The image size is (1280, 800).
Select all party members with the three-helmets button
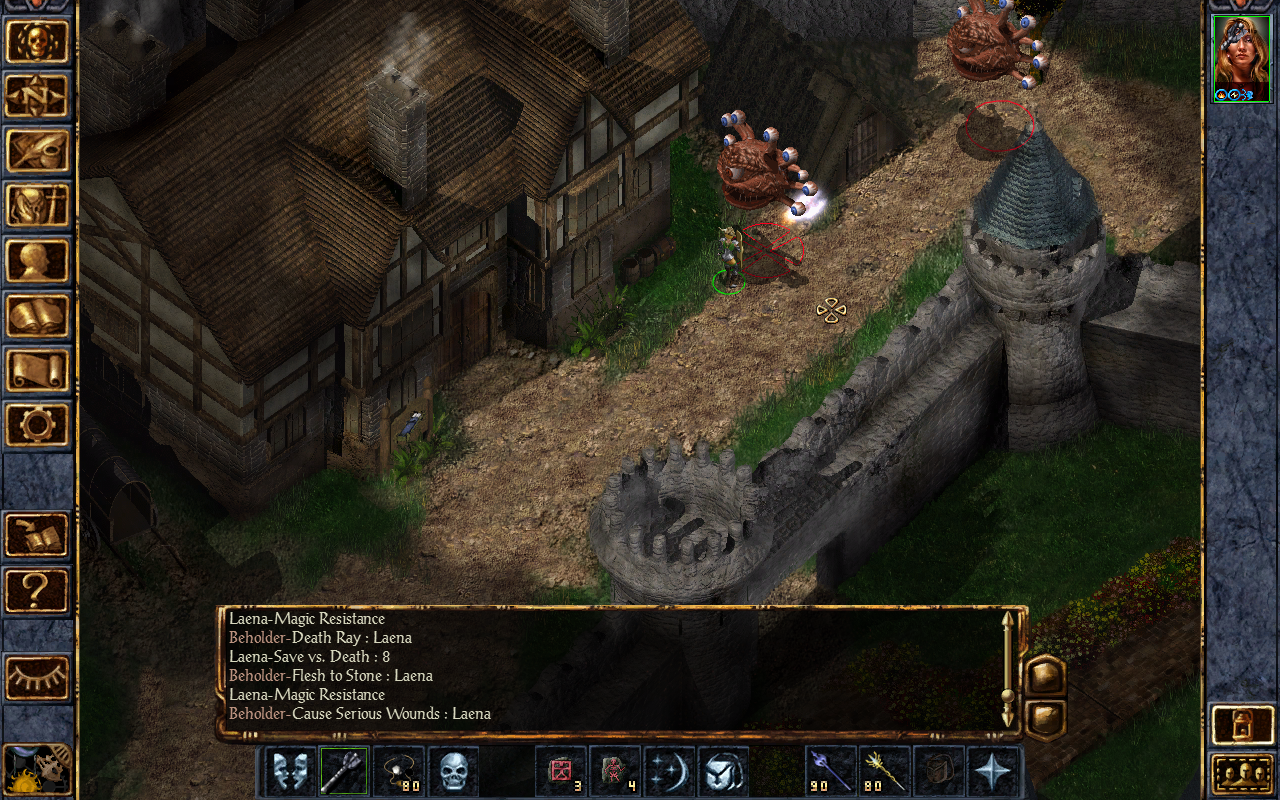click(x=1241, y=772)
